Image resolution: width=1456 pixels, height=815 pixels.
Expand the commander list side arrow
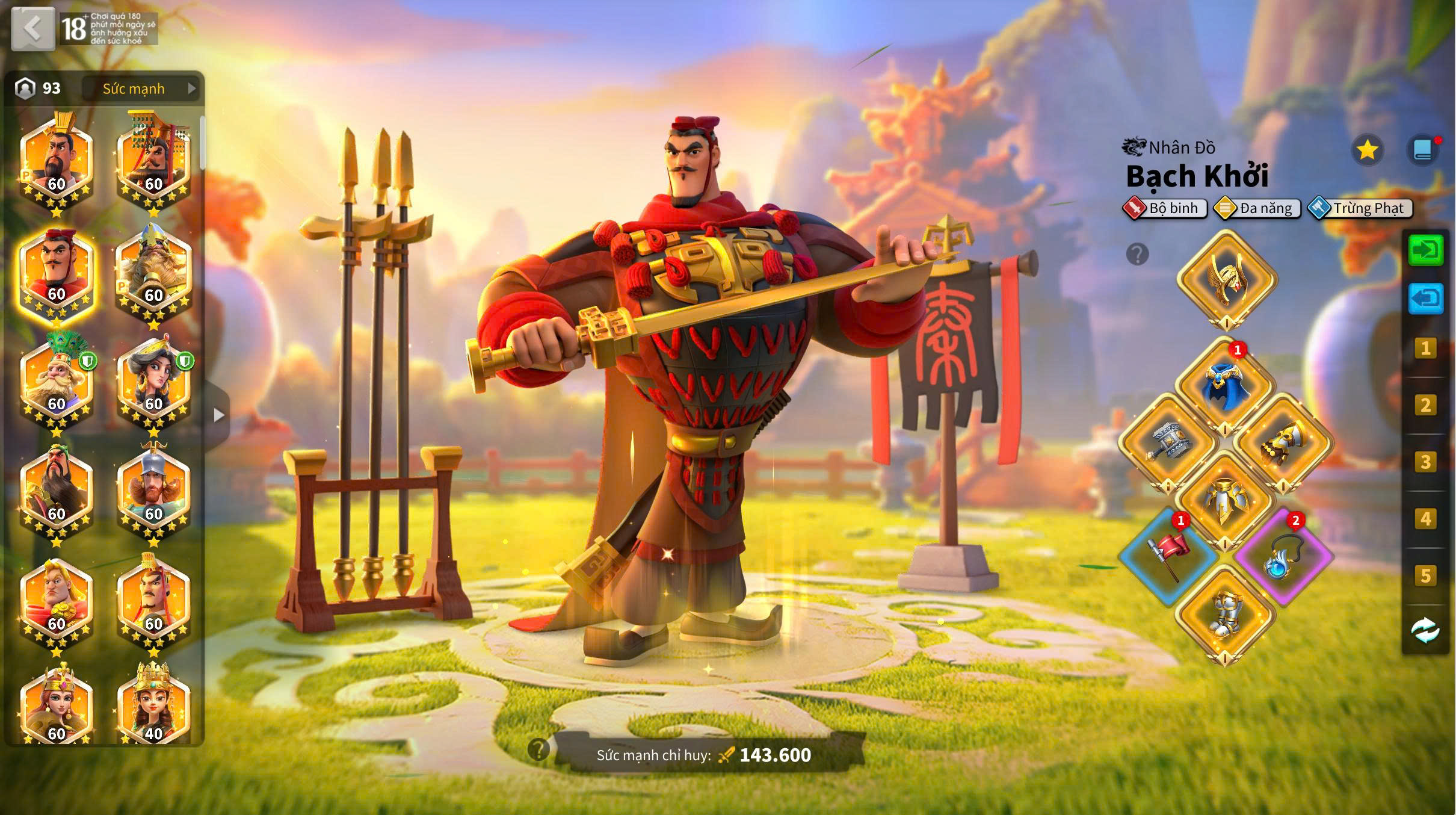pos(218,415)
